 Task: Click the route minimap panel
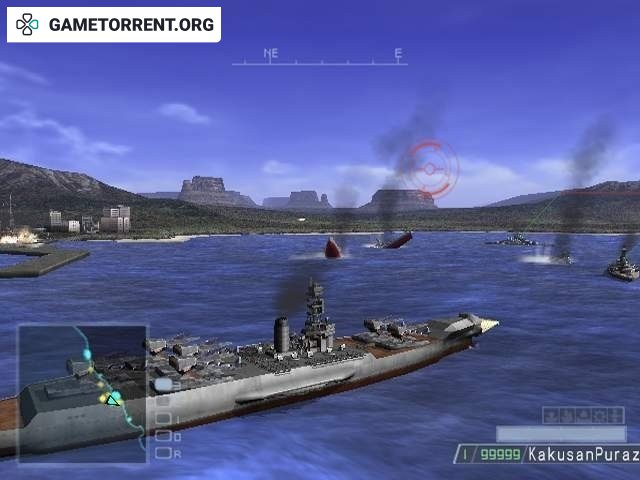click(83, 393)
